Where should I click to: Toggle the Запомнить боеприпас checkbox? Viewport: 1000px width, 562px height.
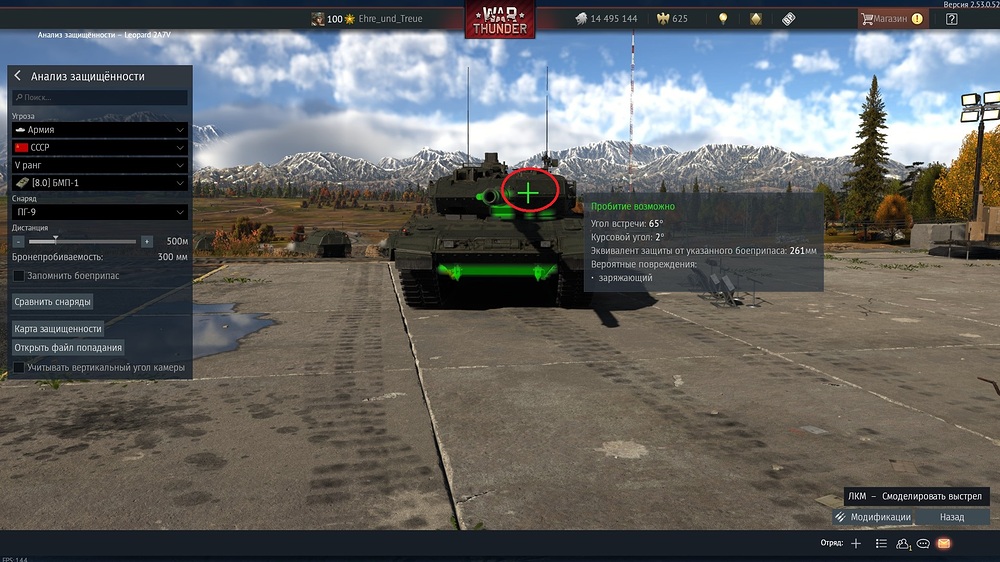(x=19, y=275)
